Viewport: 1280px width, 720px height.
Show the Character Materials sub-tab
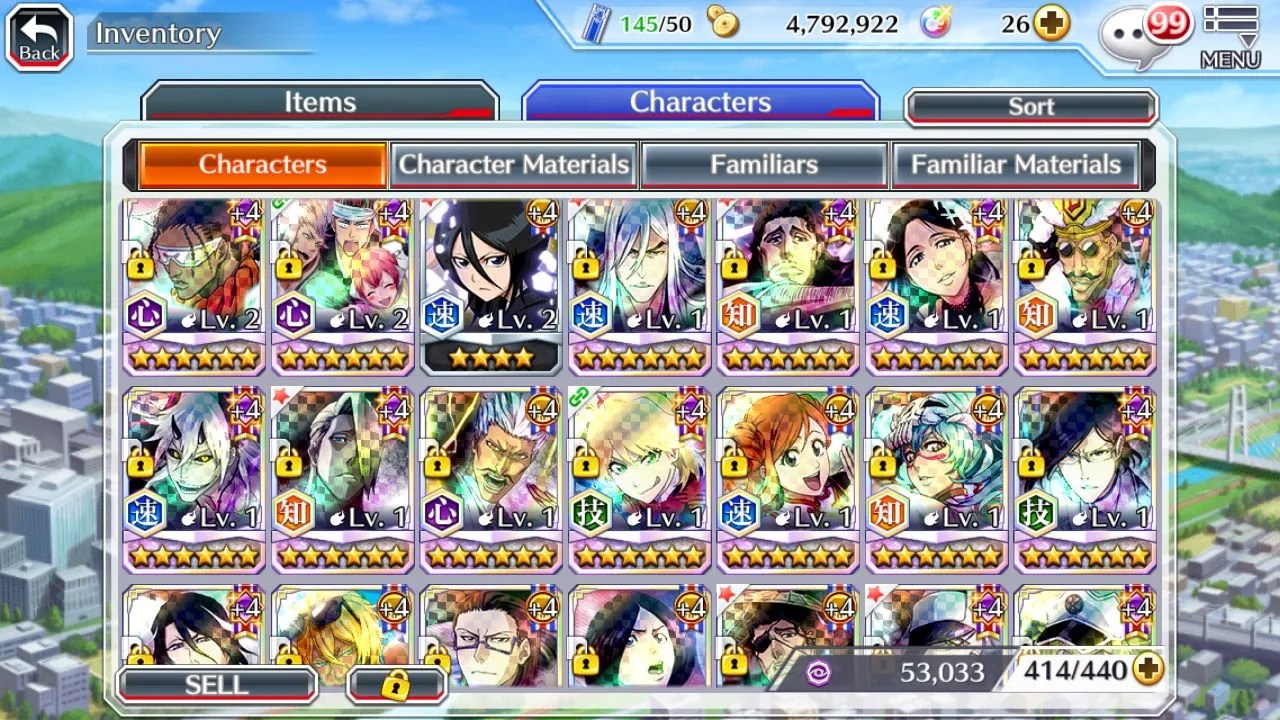click(x=514, y=165)
